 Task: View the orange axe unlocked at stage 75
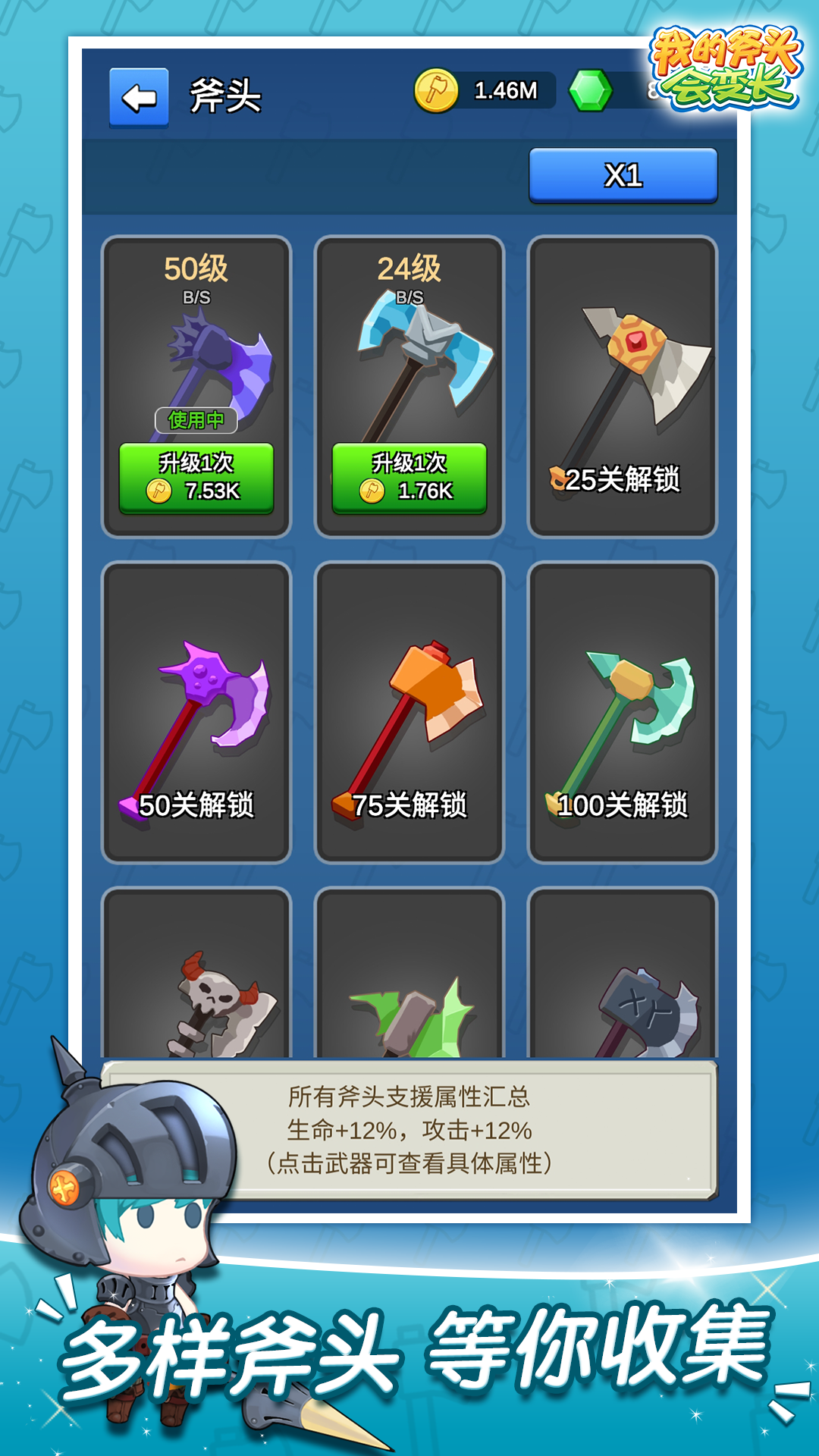click(x=409, y=712)
